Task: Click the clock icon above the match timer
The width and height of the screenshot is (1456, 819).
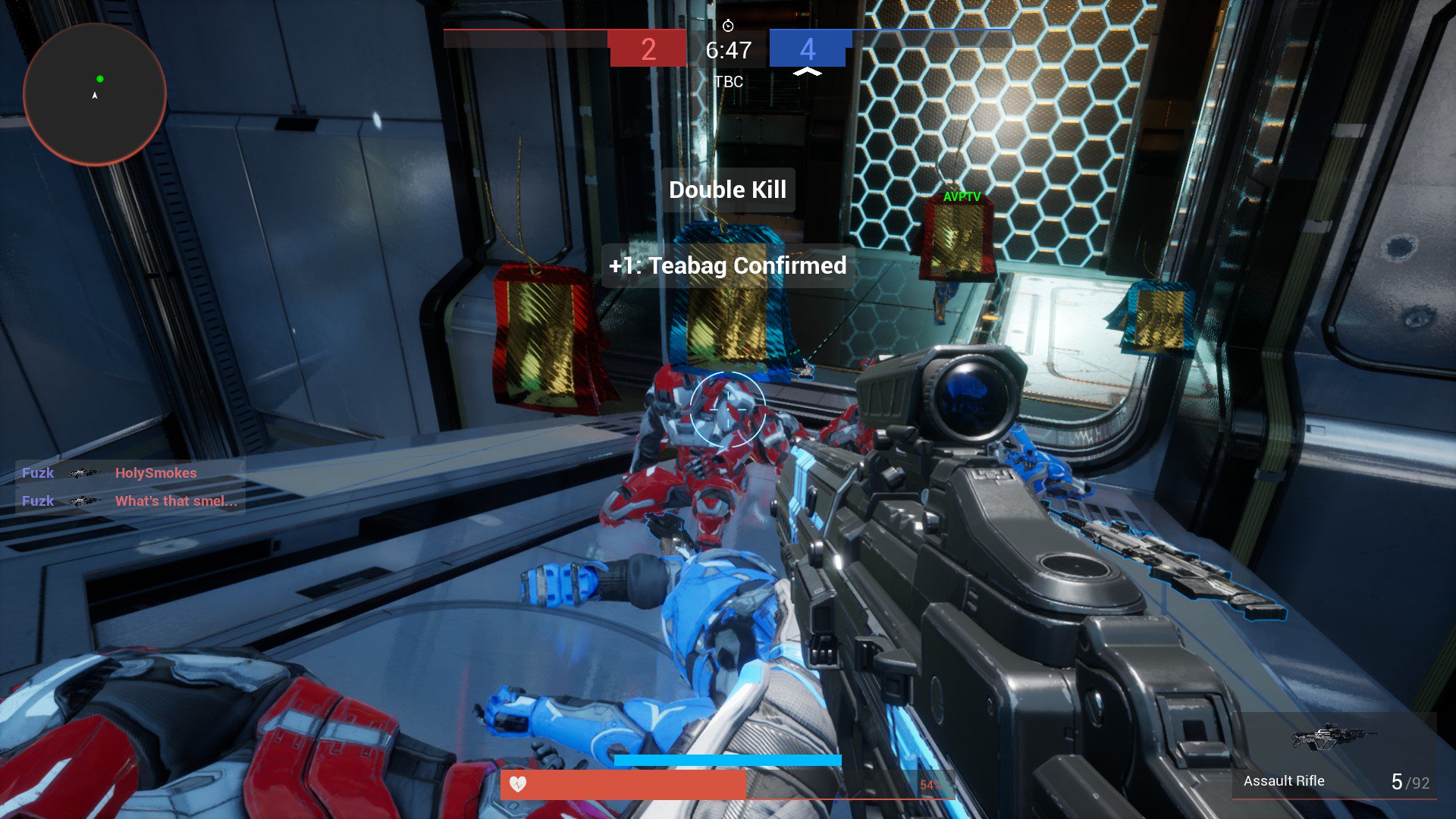Action: coord(727,24)
